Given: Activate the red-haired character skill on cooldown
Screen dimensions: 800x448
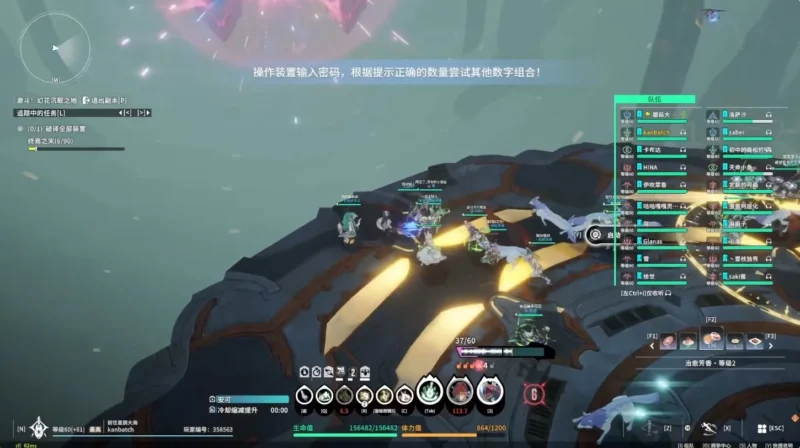Looking at the screenshot, I should pos(461,393).
